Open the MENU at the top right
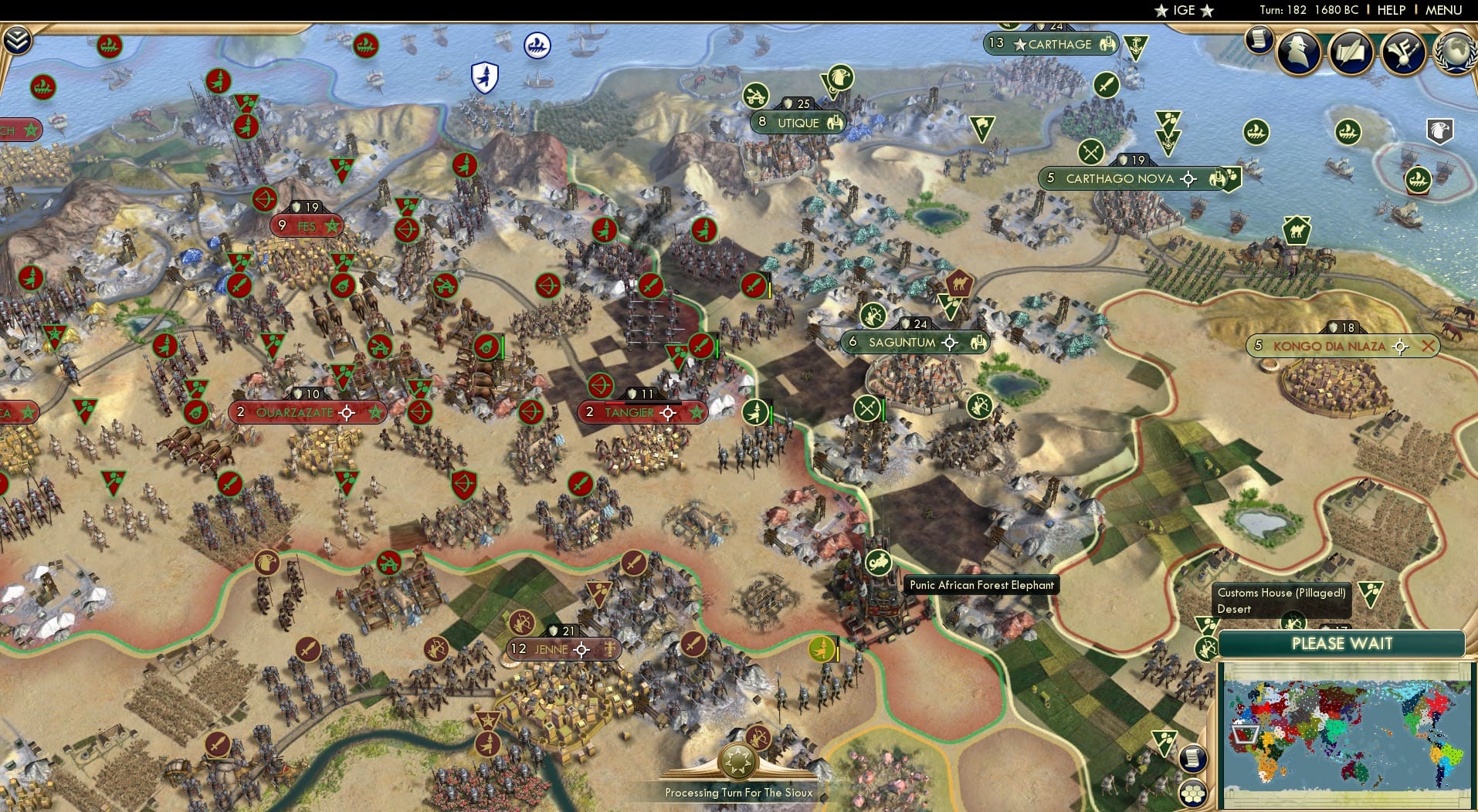Screen dimensions: 1478x812 pyautogui.click(x=1444, y=10)
